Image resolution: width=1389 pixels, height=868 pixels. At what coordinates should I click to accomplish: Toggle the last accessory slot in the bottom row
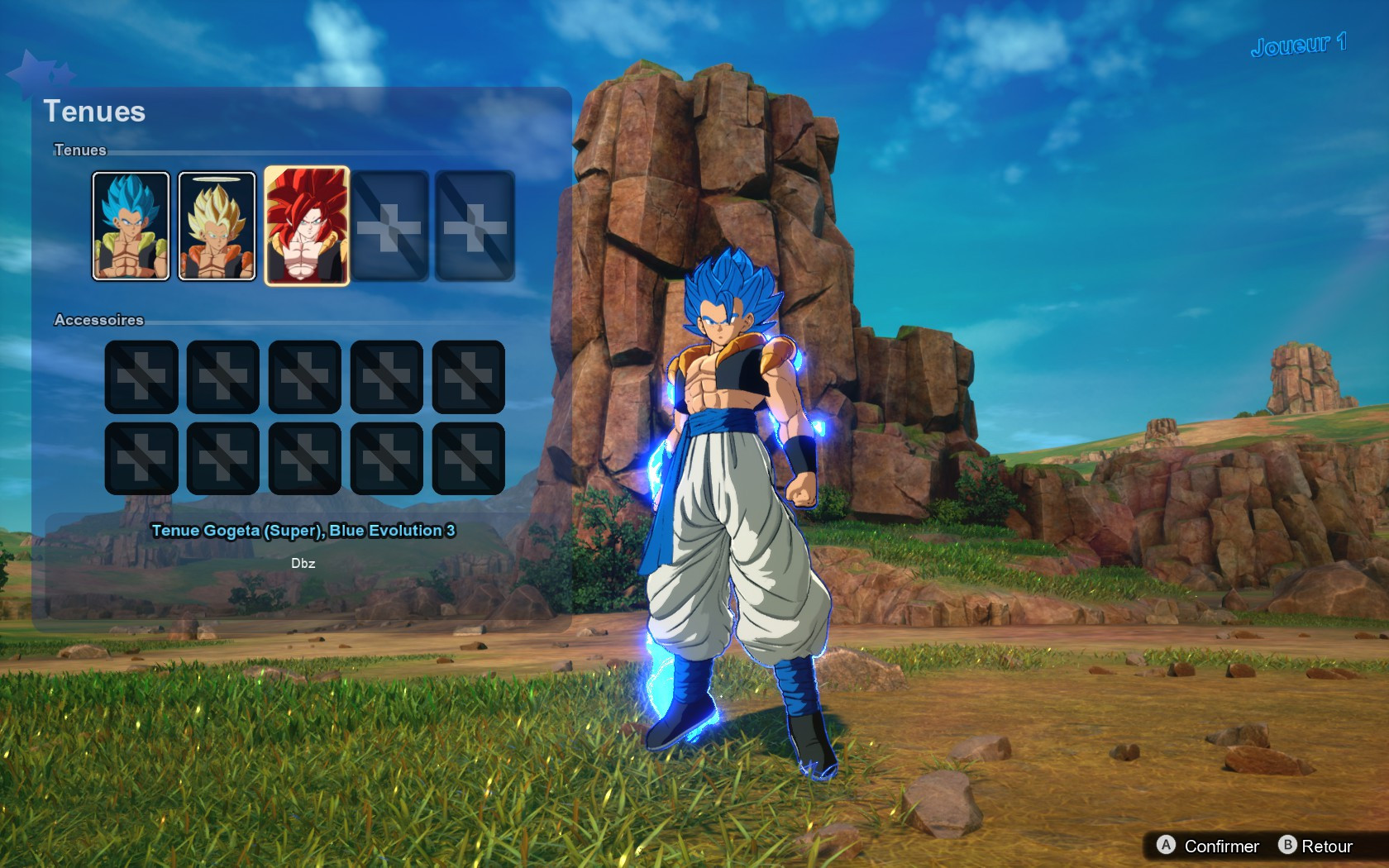[470, 456]
